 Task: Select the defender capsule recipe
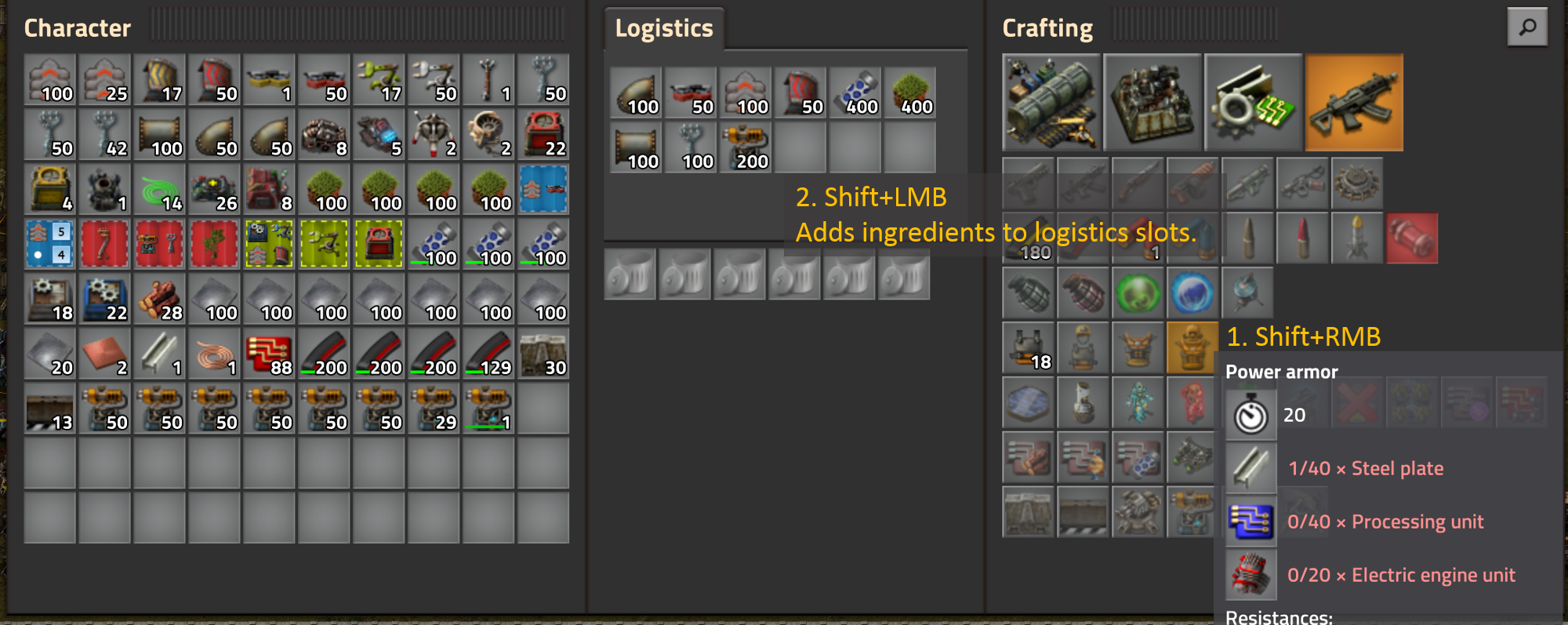pos(1247,293)
